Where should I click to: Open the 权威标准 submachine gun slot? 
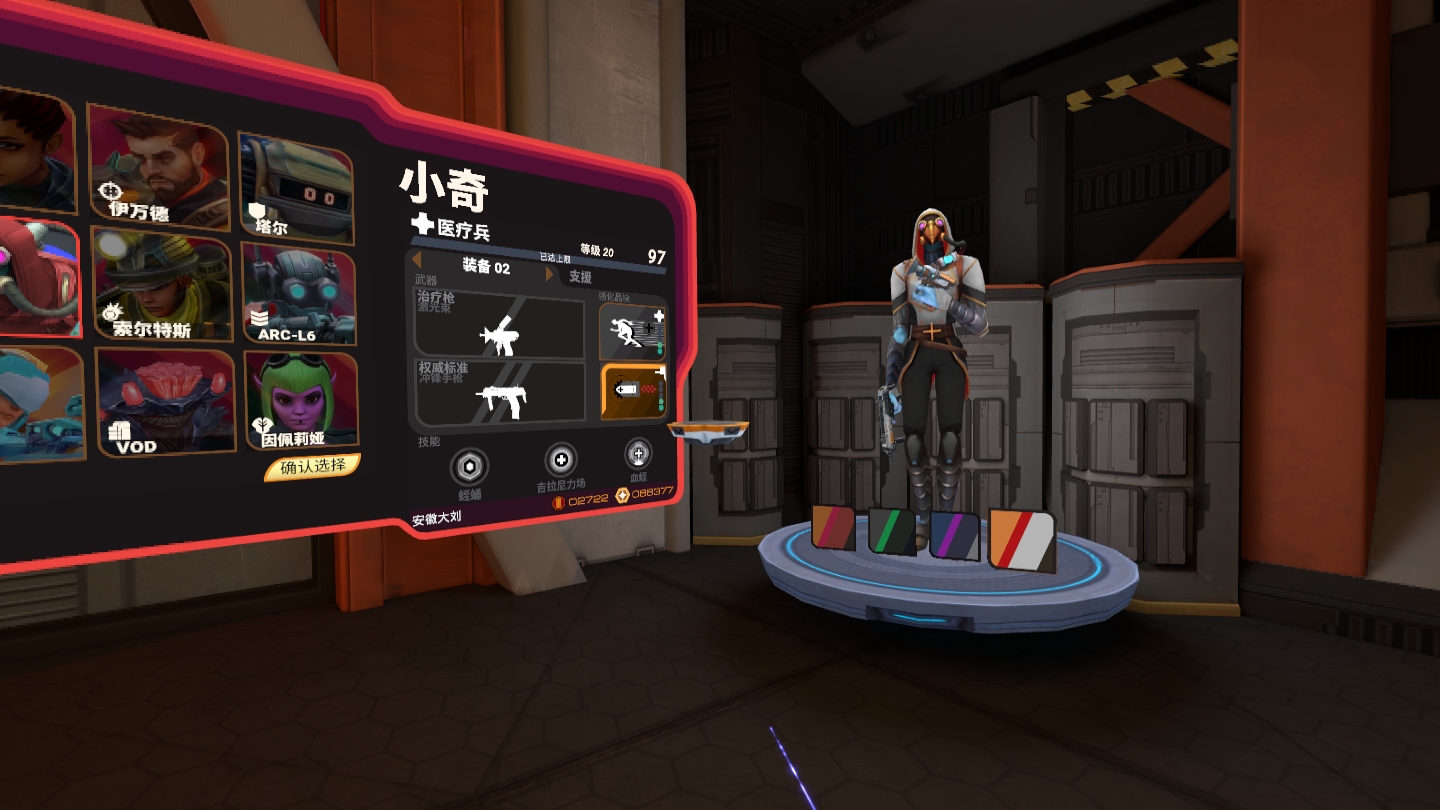click(x=501, y=391)
